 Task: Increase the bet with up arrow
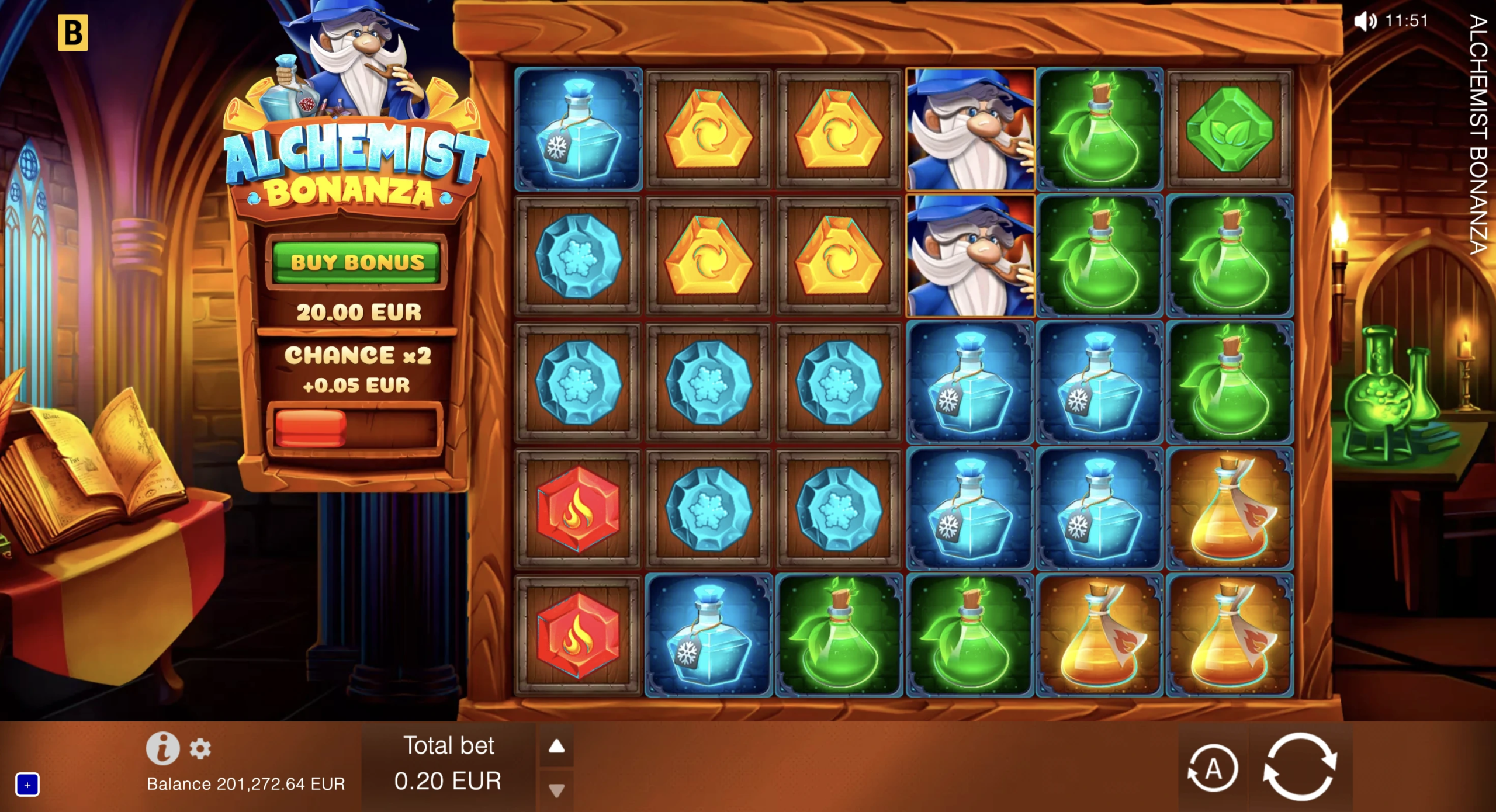click(x=557, y=745)
